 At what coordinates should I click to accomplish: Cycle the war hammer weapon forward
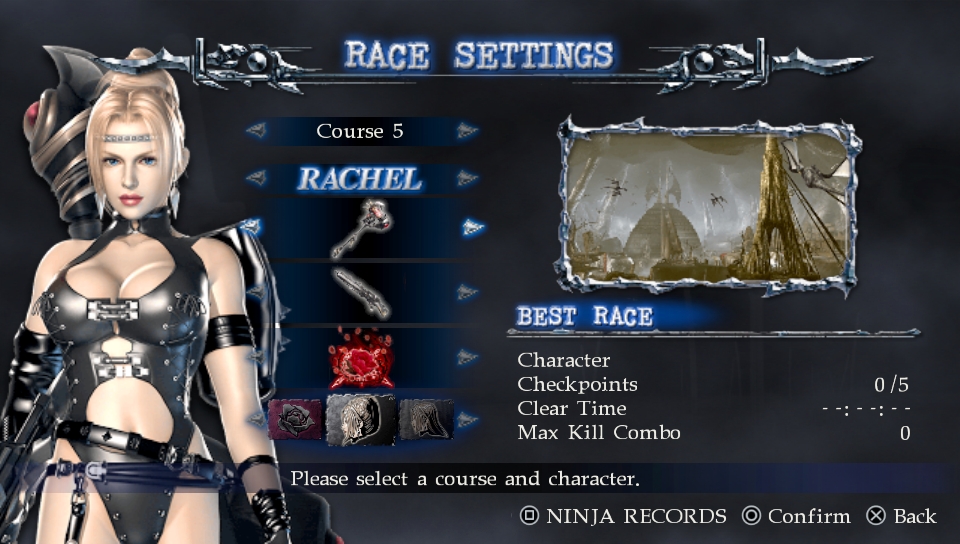pos(472,228)
